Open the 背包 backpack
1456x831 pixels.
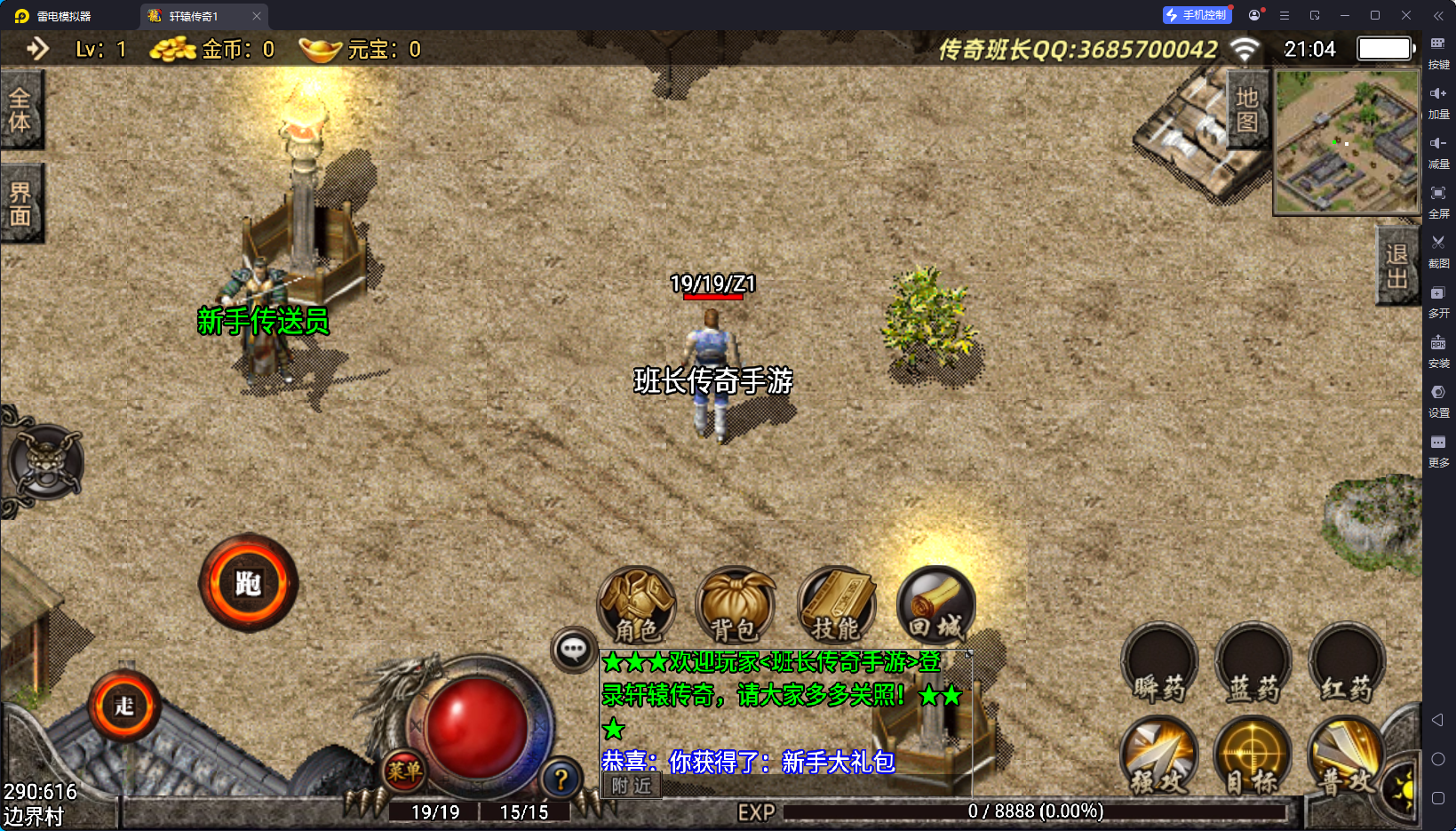736,606
